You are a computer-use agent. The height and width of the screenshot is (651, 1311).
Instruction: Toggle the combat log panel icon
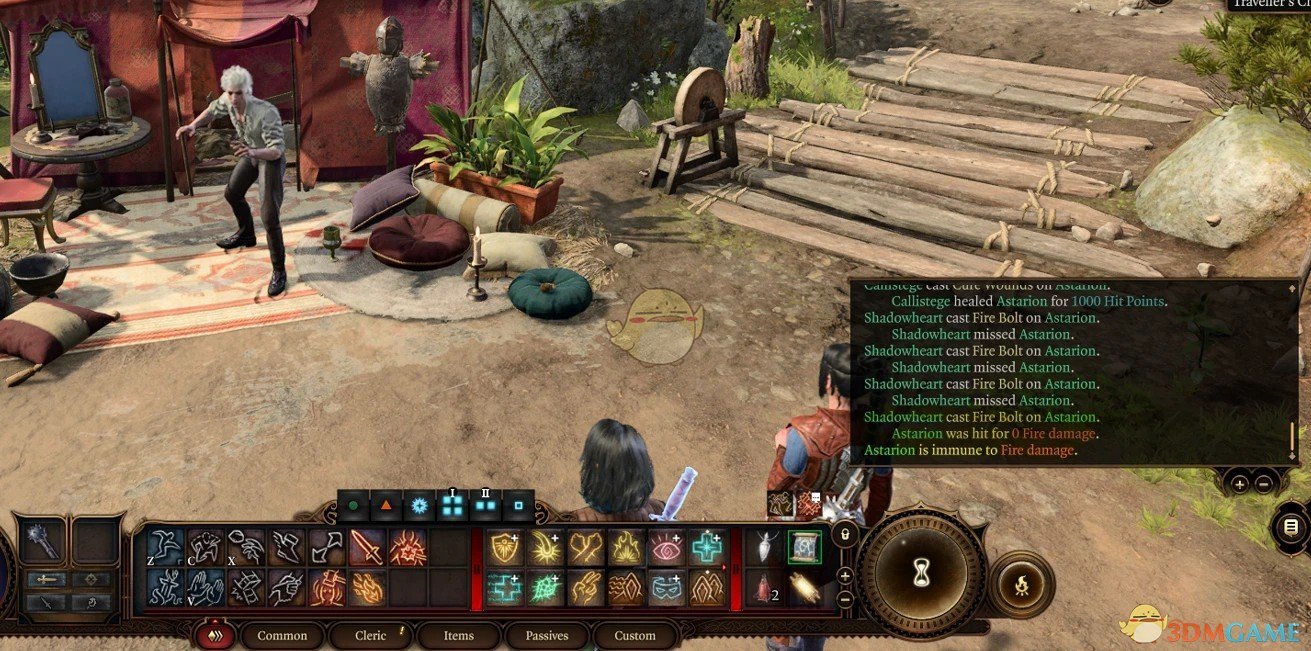tap(1291, 526)
